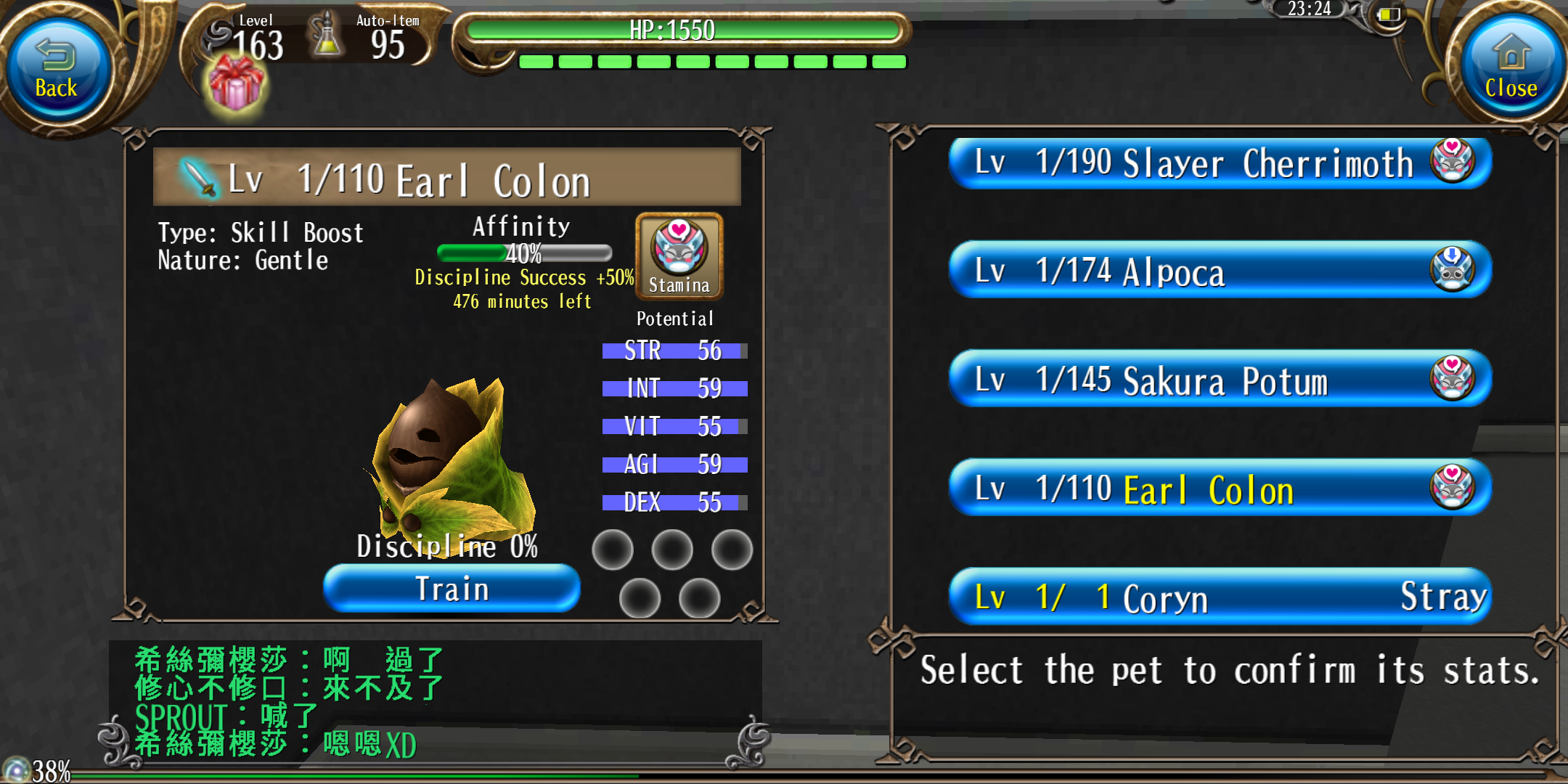1568x784 pixels.
Task: Open the green chat log box
Action: point(436,702)
